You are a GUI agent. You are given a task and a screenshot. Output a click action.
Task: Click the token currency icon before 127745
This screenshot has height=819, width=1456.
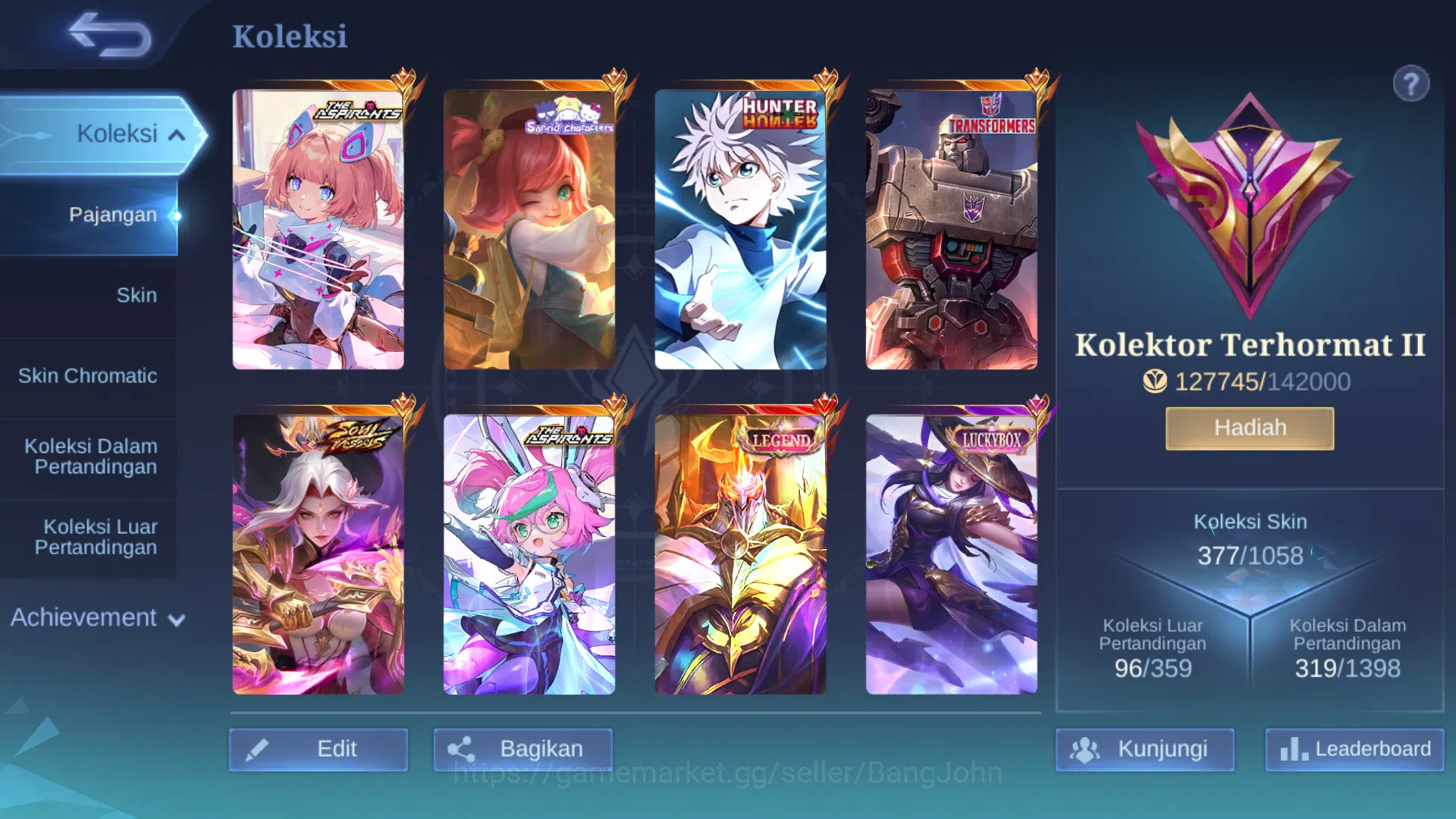pyautogui.click(x=1156, y=382)
